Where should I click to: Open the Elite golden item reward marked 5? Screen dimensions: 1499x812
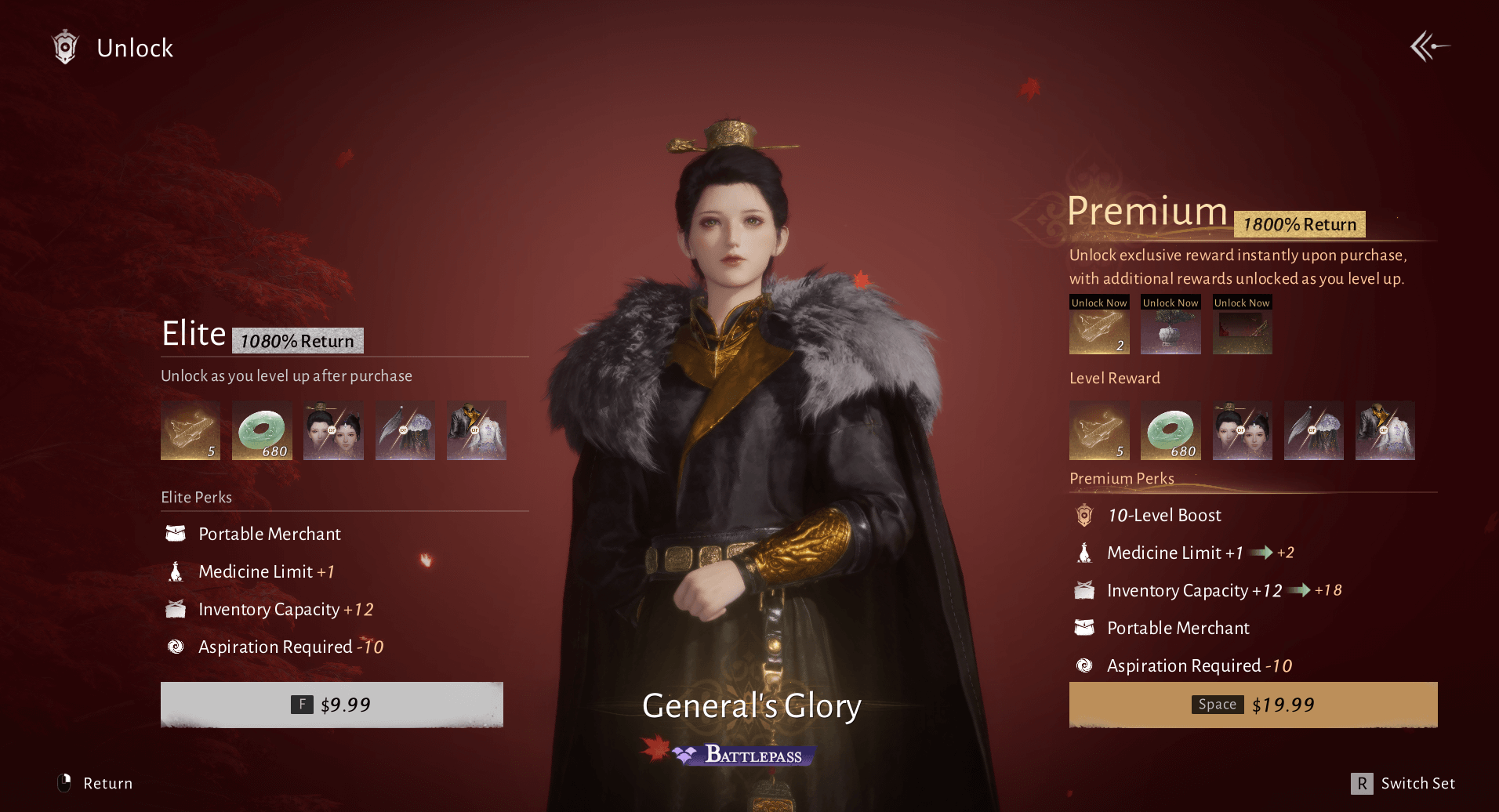point(191,430)
